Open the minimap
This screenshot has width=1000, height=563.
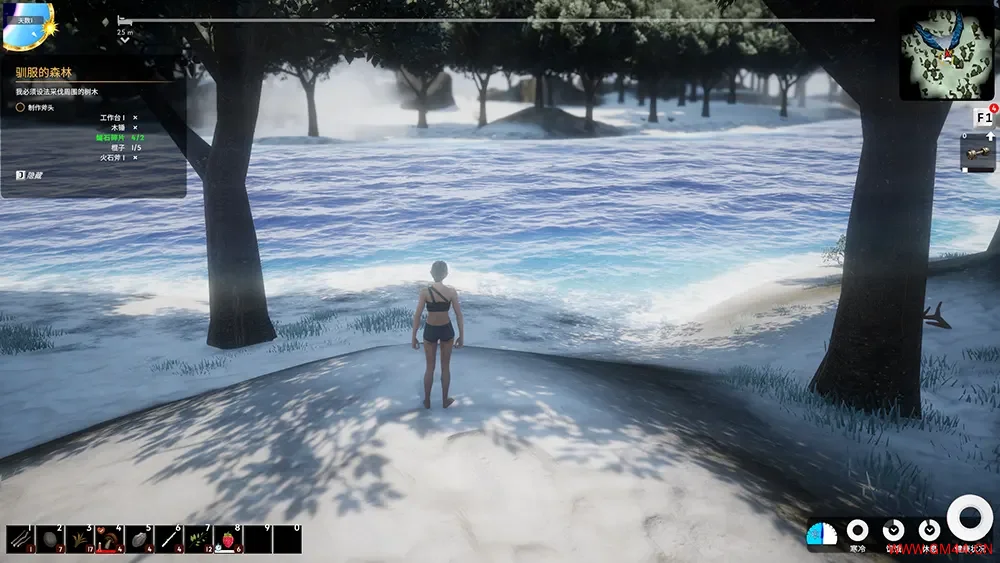[x=946, y=53]
